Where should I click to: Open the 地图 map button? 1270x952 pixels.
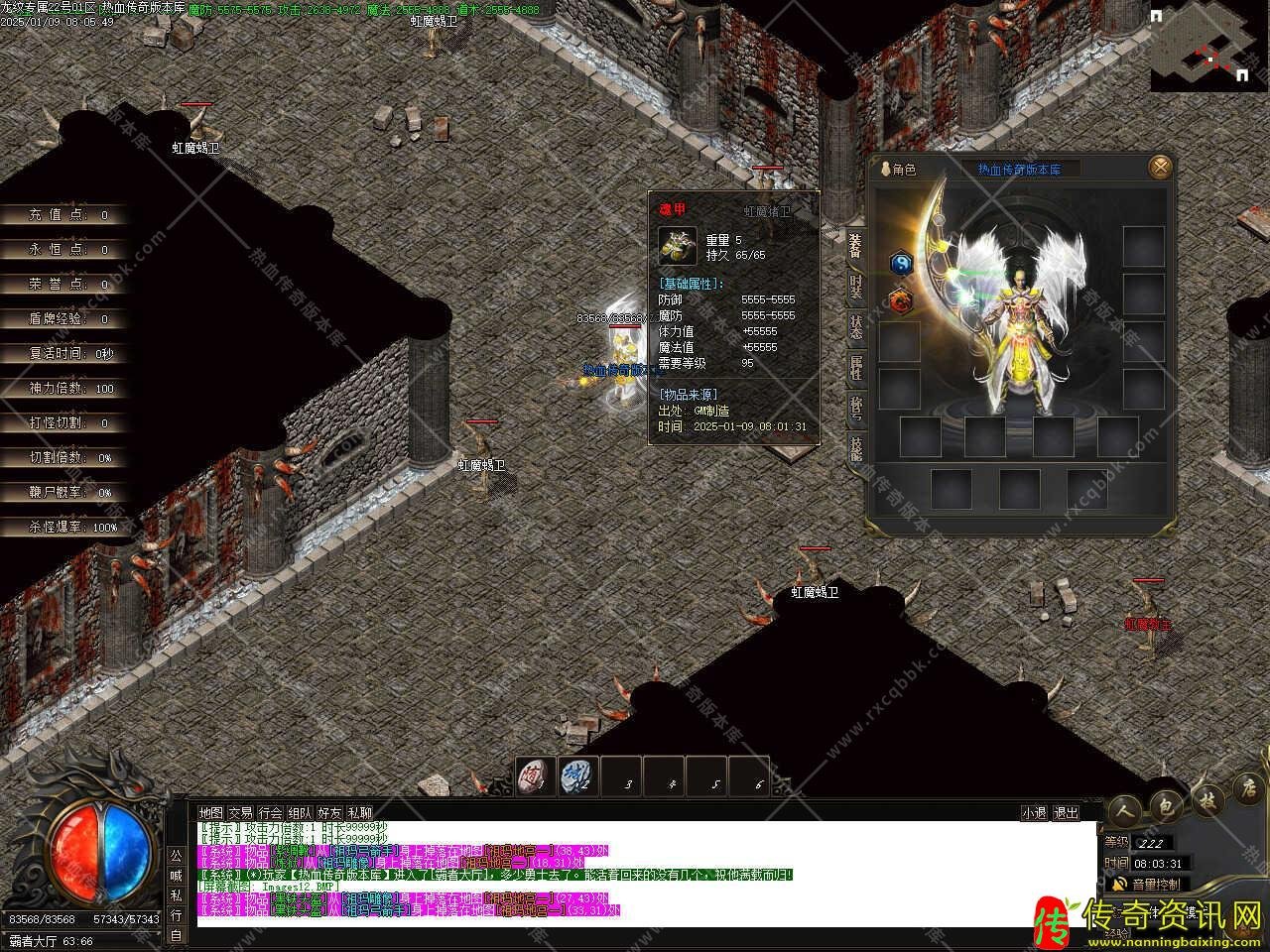210,812
